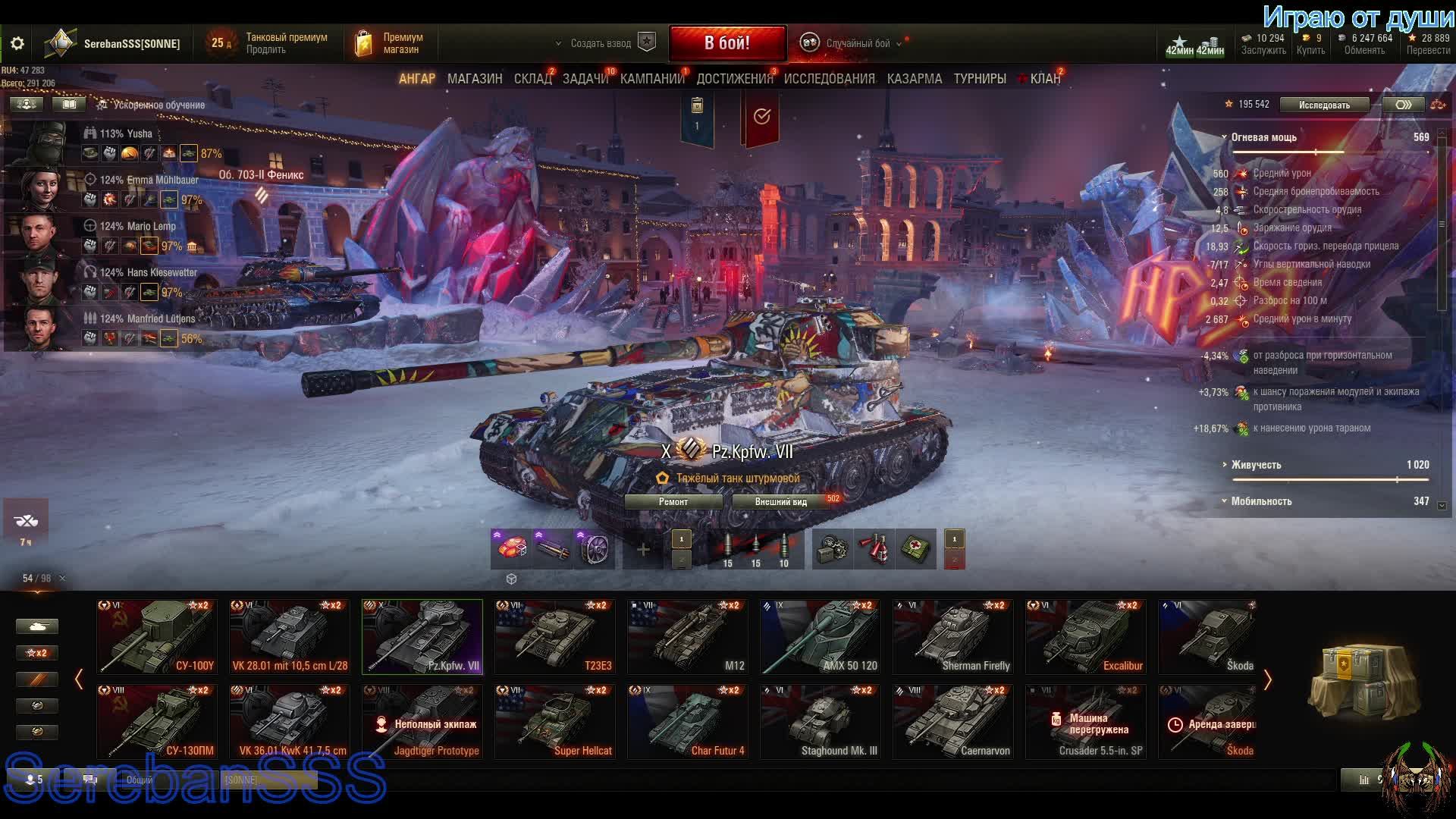Choose the AMX 50 120 tank
Viewport: 1456px width, 819px height.
click(820, 637)
